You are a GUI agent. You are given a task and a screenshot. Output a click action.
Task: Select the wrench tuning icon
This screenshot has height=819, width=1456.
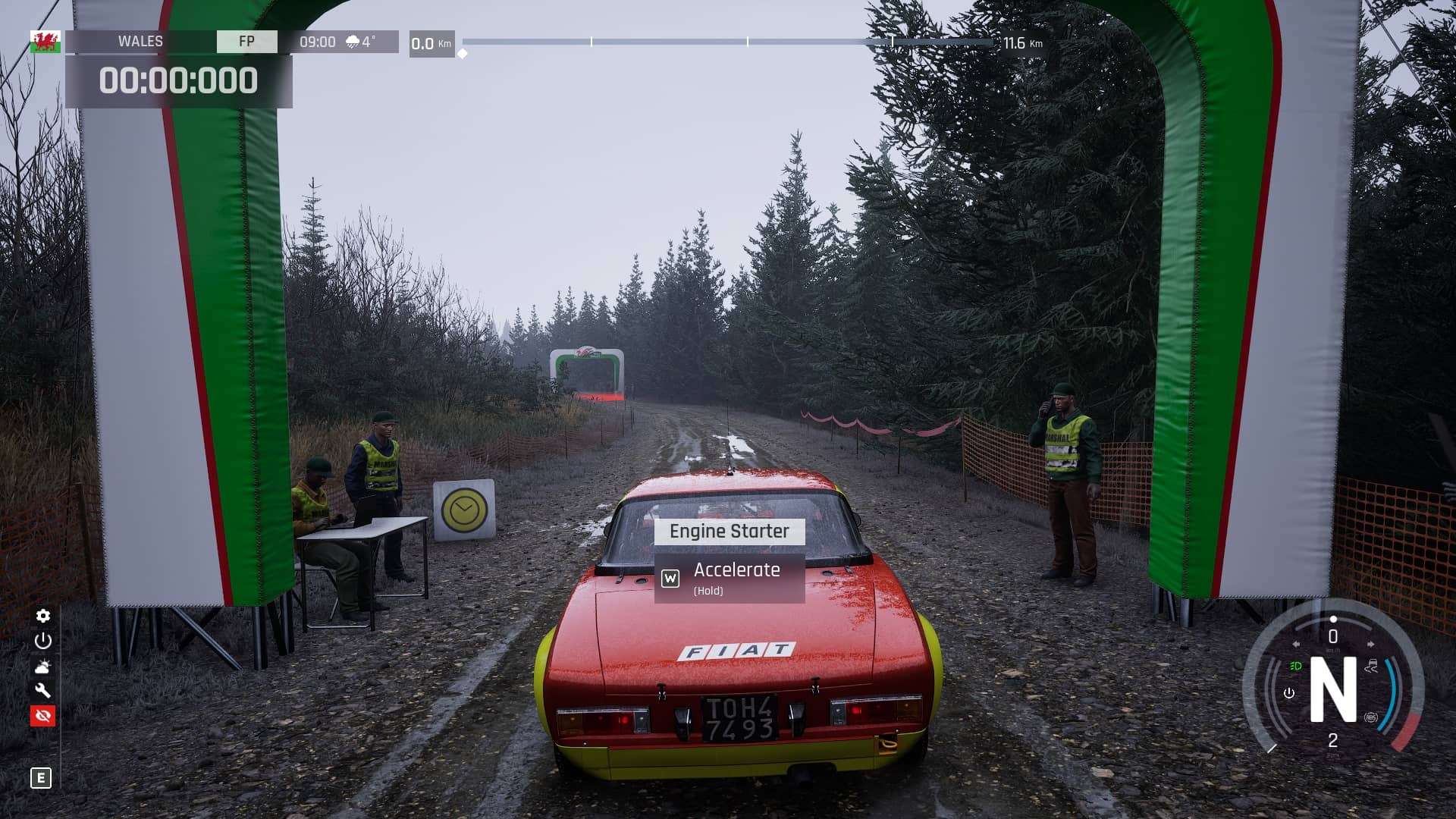pos(43,691)
